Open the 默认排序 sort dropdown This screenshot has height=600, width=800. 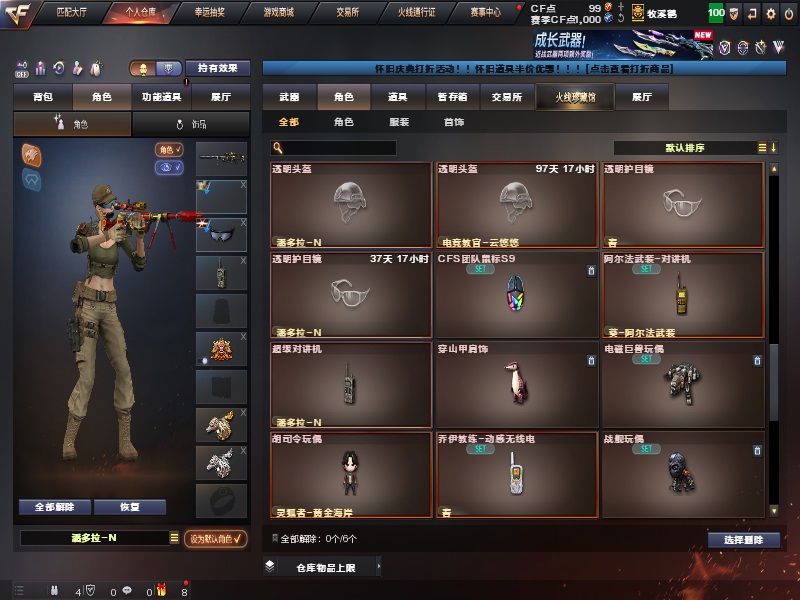pos(685,148)
